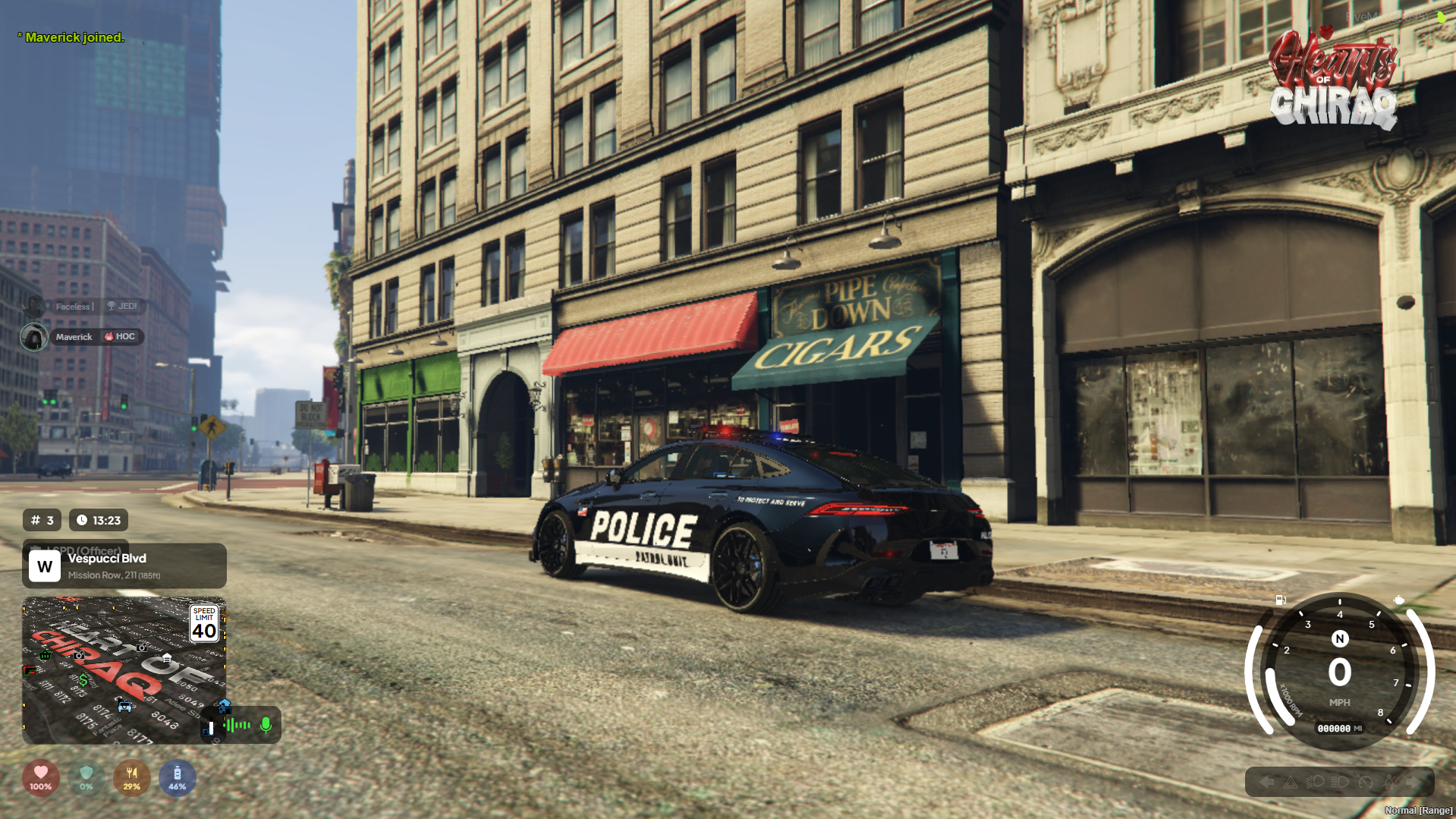Toggle the green microphone icon
This screenshot has height=819, width=1456.
266,726
